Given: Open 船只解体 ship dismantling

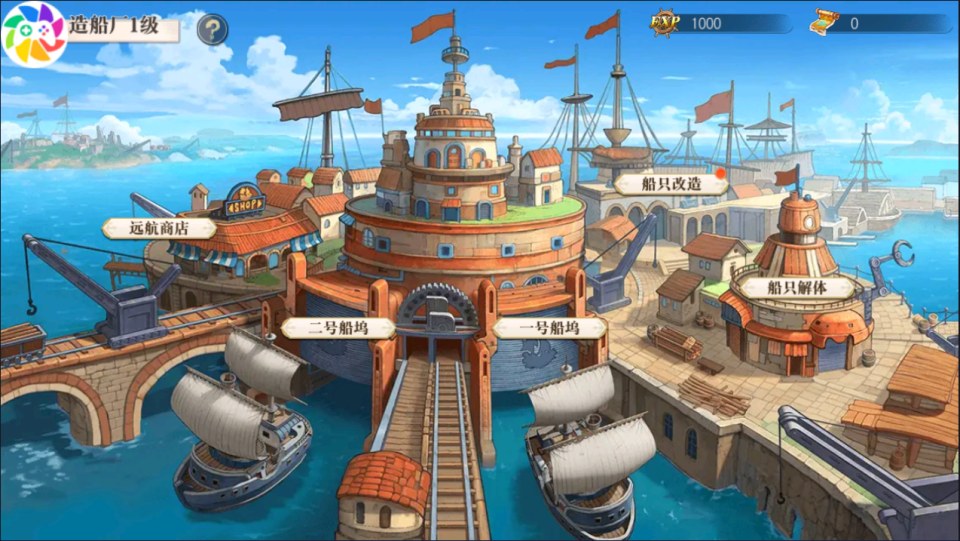Looking at the screenshot, I should pyautogui.click(x=796, y=287).
